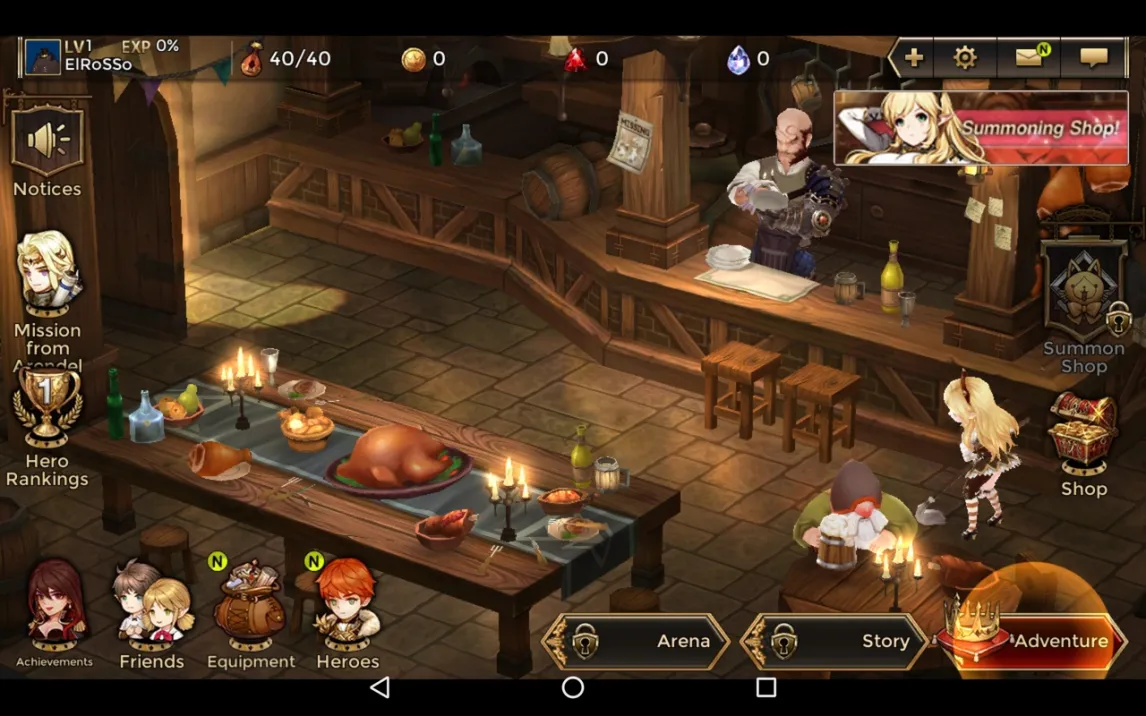Image resolution: width=1146 pixels, height=716 pixels.
Task: Click the plus button in top bar
Action: pyautogui.click(x=913, y=59)
